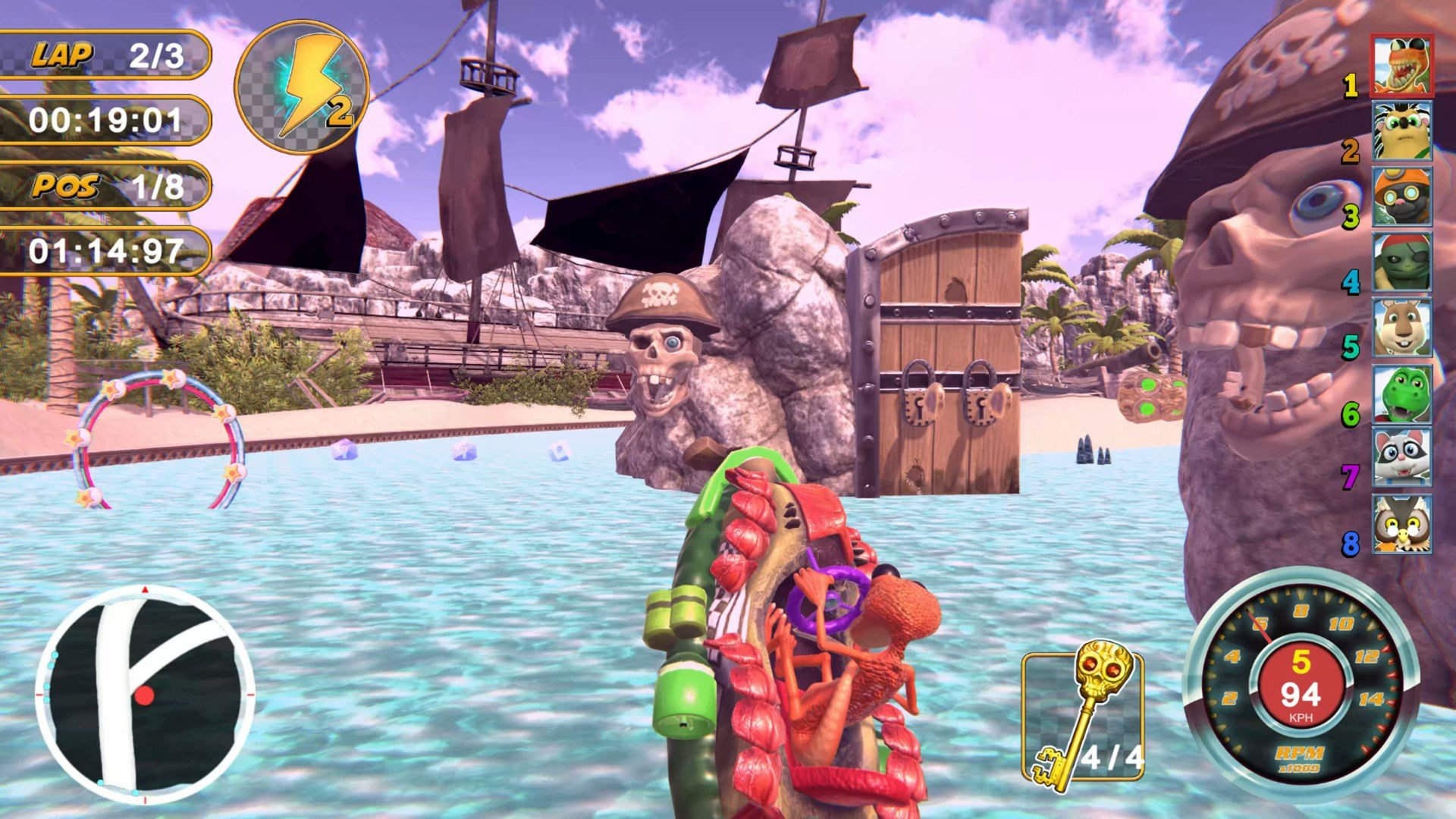1456x819 pixels.
Task: Select the third-place racer with orange helmet
Action: pos(1401,196)
